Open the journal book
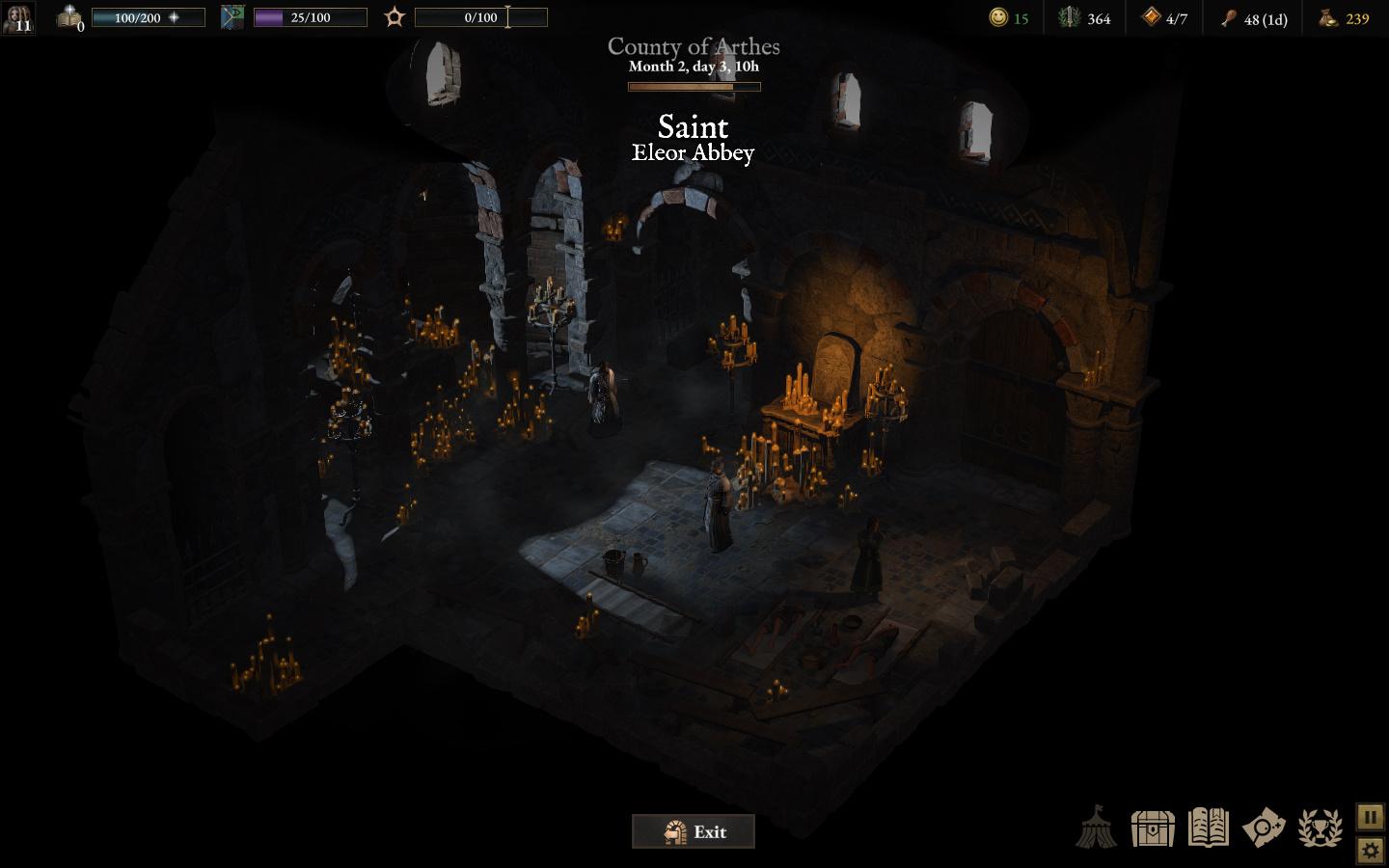This screenshot has width=1389, height=868. pyautogui.click(x=1208, y=827)
